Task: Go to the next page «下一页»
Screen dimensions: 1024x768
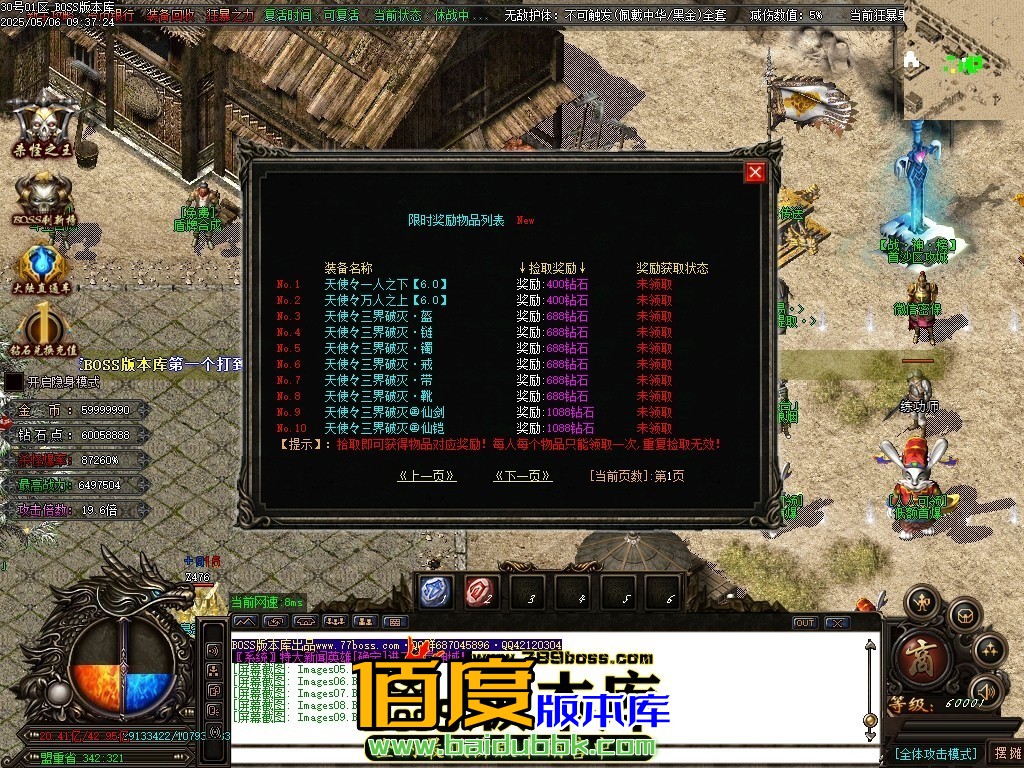Action: pyautogui.click(x=523, y=476)
